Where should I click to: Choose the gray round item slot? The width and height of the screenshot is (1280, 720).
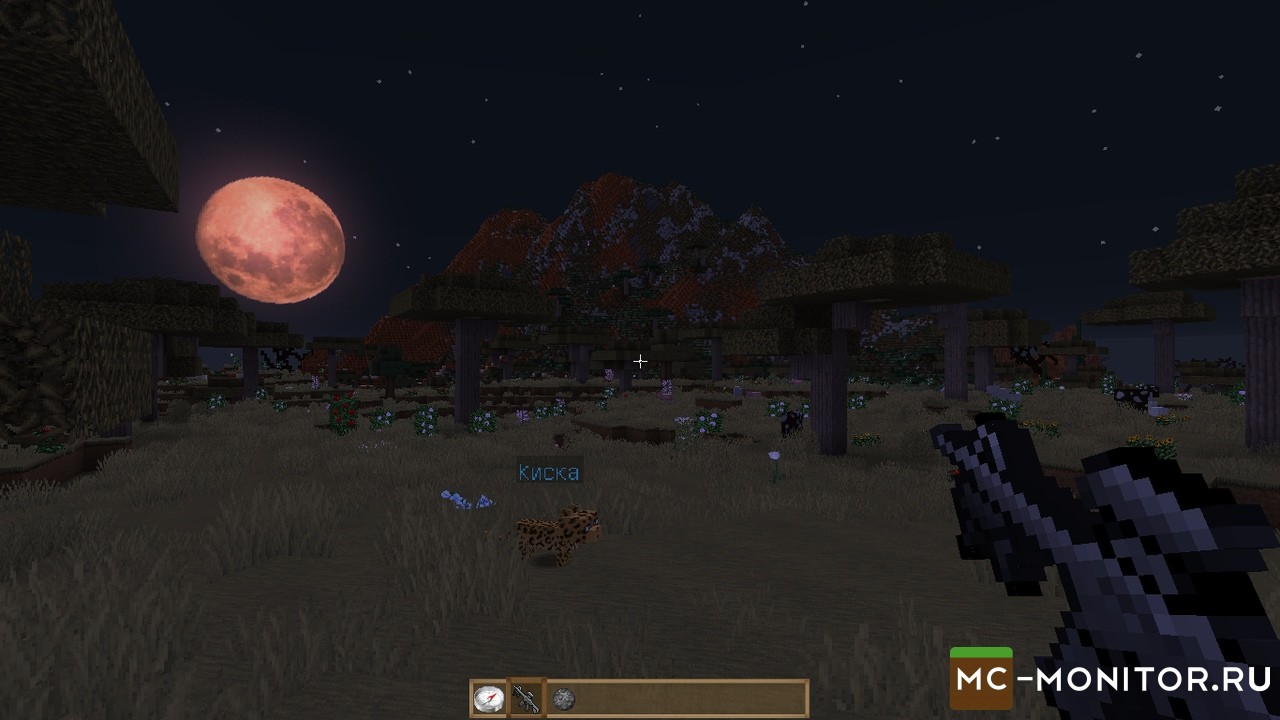pyautogui.click(x=563, y=698)
